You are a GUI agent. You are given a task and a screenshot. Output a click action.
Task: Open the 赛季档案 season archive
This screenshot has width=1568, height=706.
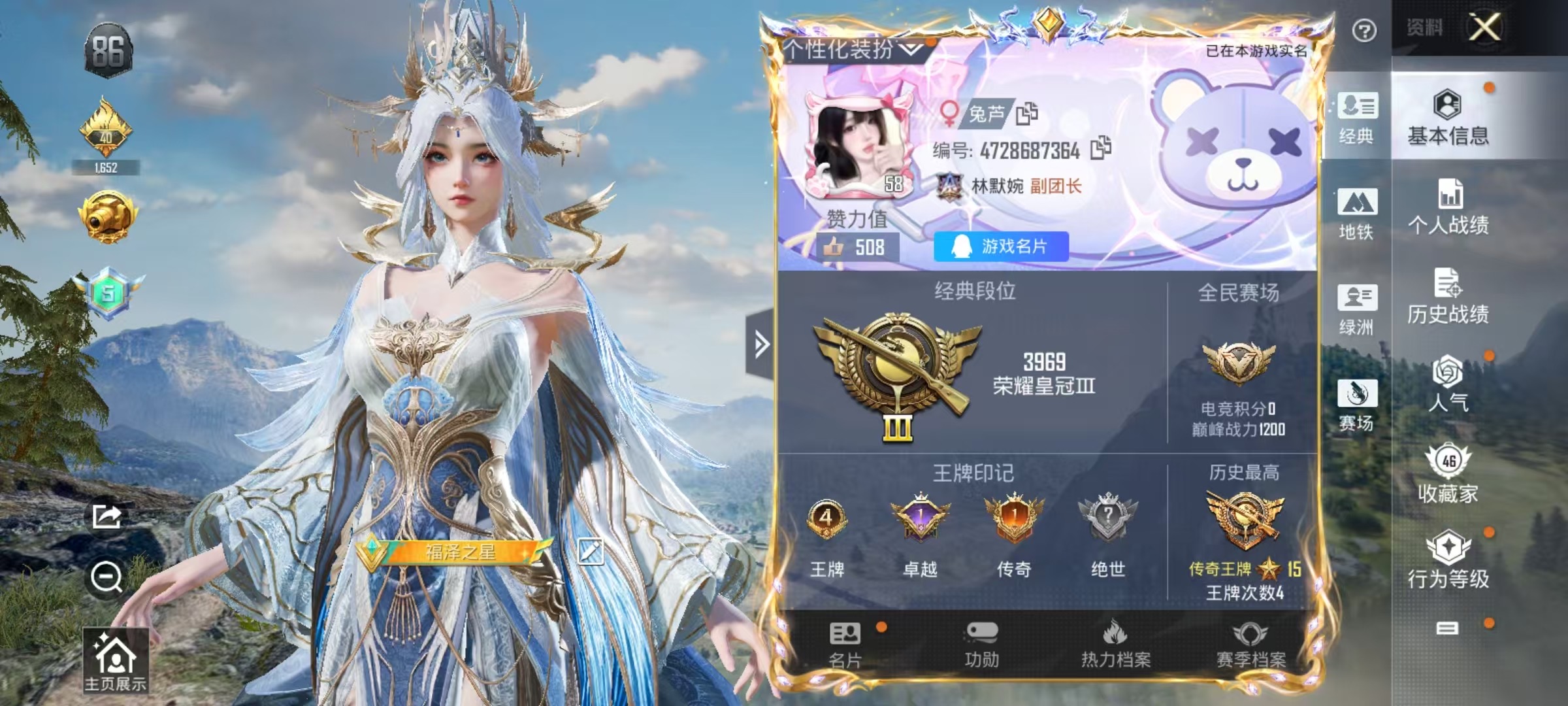pos(1250,645)
